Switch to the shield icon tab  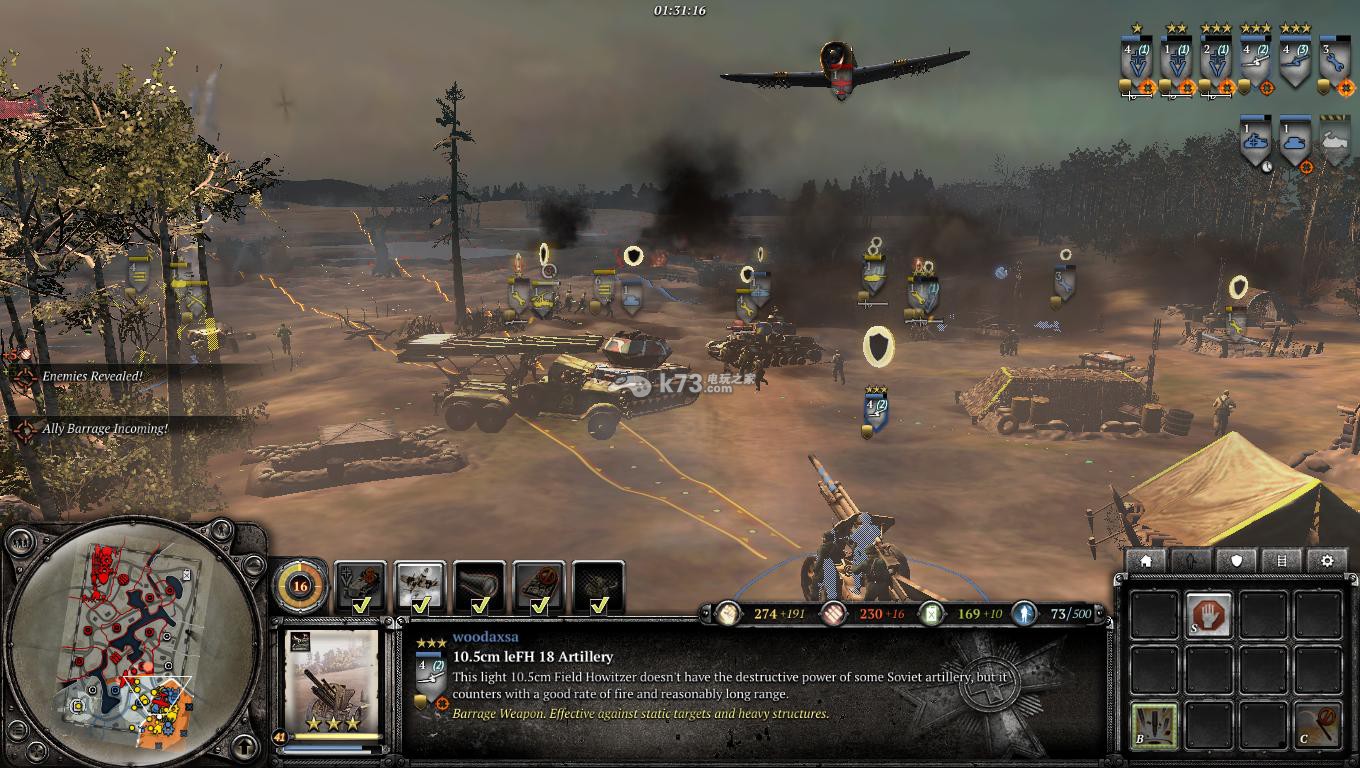[1236, 561]
